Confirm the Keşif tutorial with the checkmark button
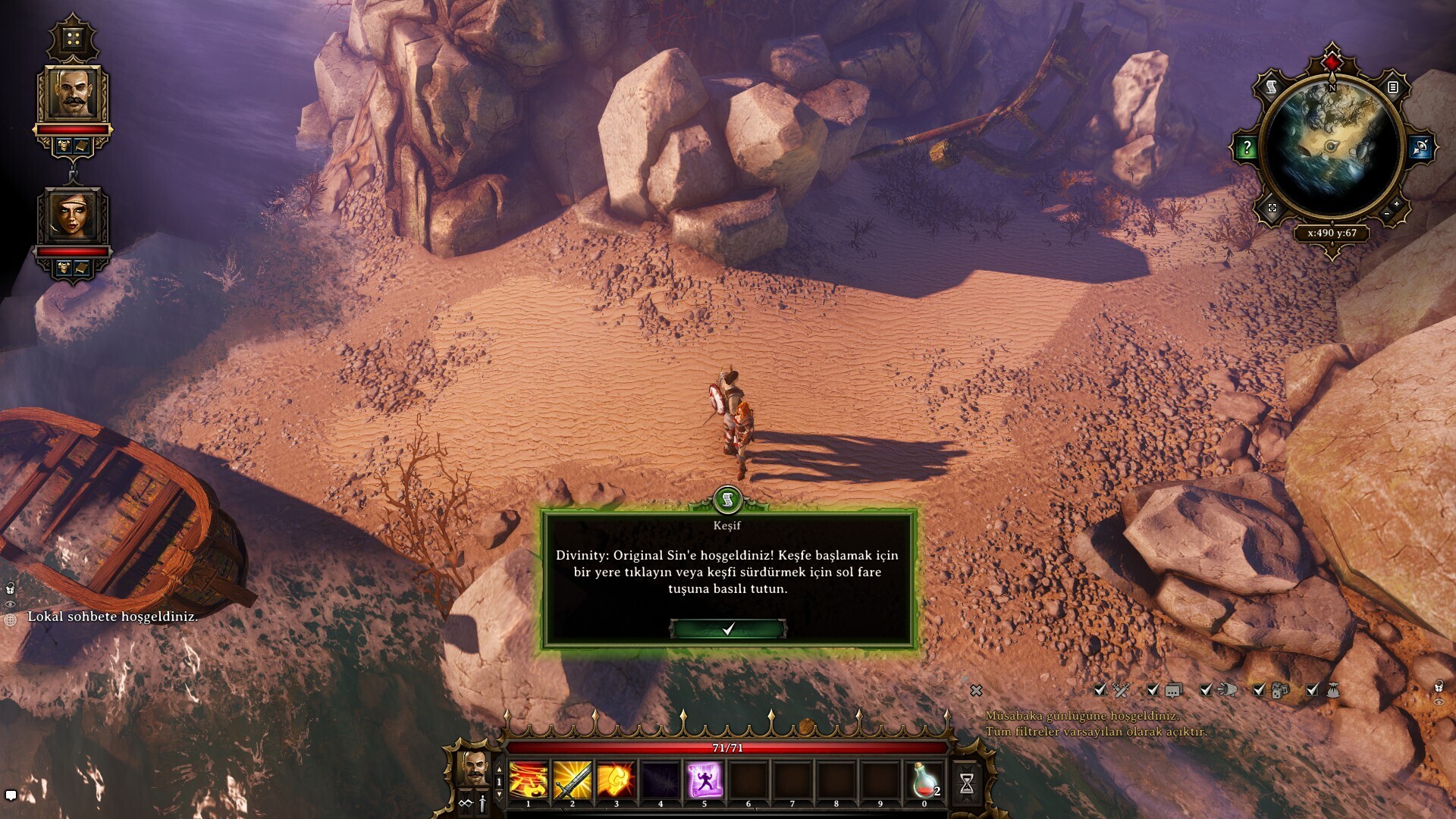The image size is (1456, 819). click(728, 629)
